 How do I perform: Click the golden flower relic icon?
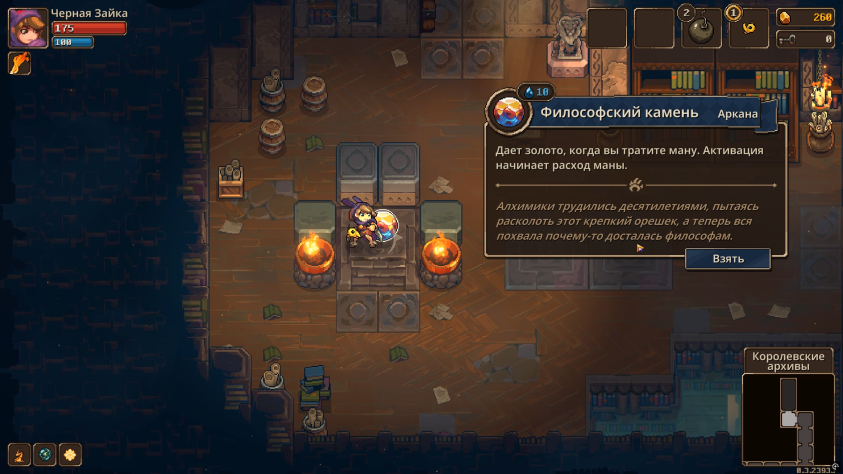point(70,455)
